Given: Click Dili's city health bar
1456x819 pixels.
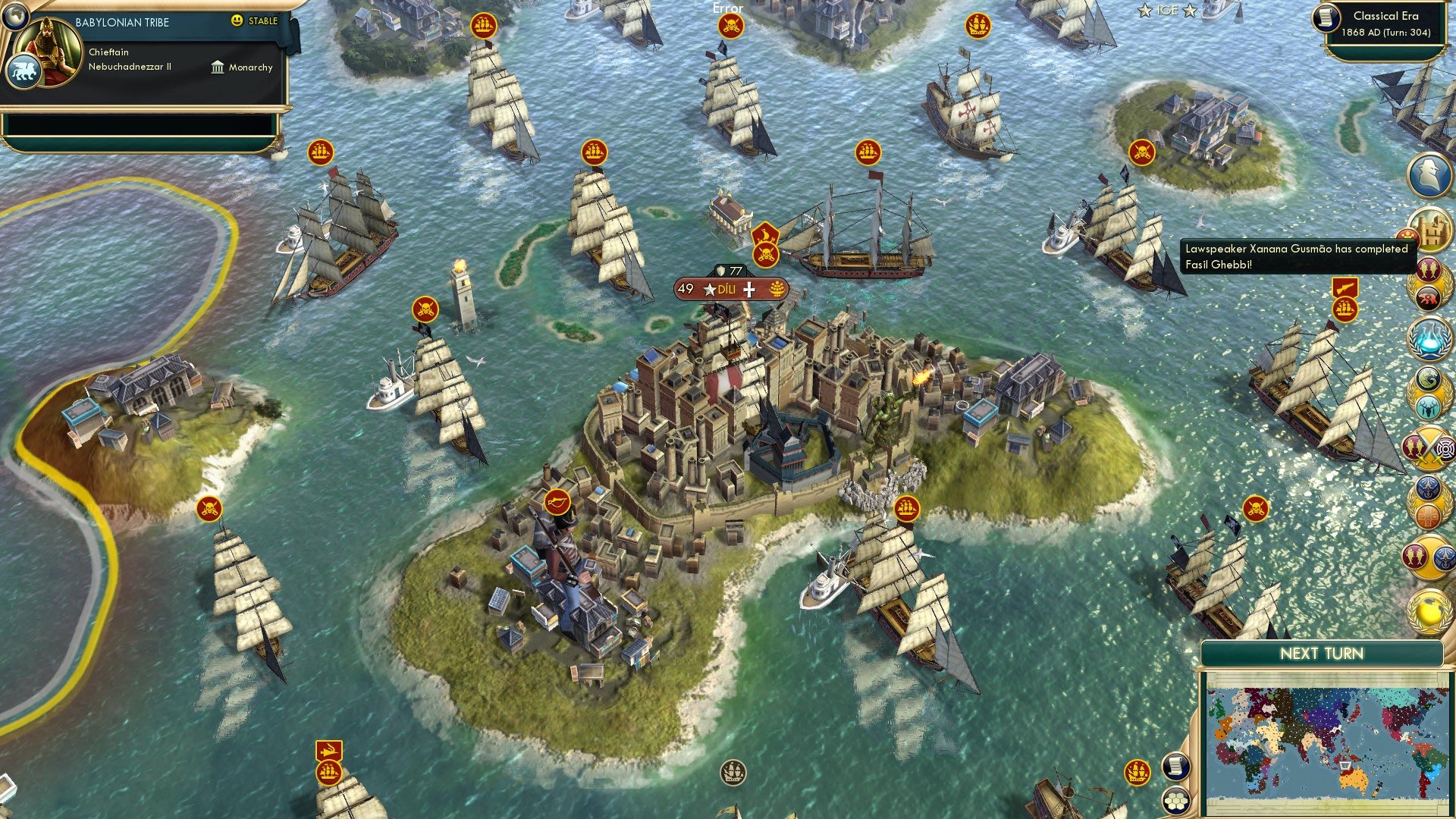Looking at the screenshot, I should pyautogui.click(x=728, y=269).
